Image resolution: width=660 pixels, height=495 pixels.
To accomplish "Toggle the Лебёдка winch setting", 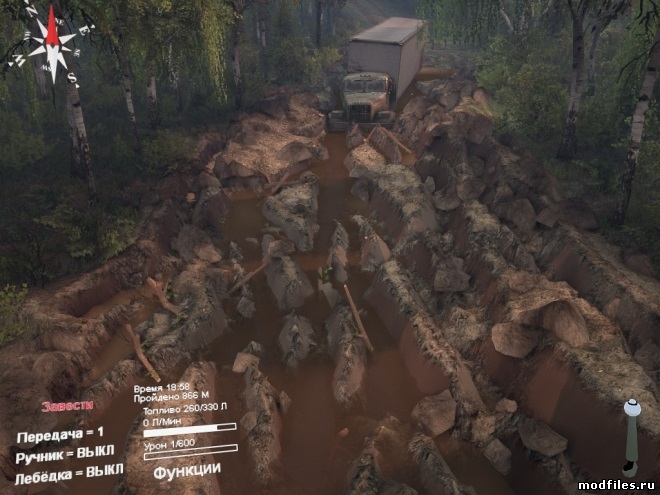I will click(70, 469).
